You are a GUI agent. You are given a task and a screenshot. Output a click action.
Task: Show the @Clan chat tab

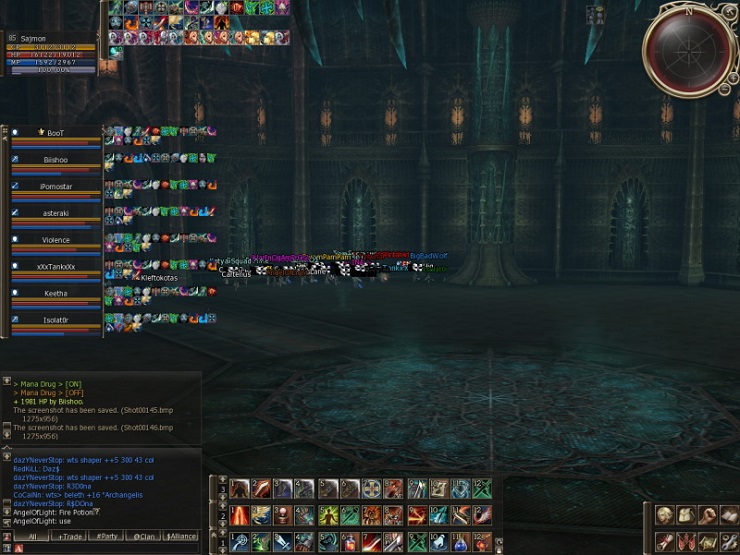(143, 537)
